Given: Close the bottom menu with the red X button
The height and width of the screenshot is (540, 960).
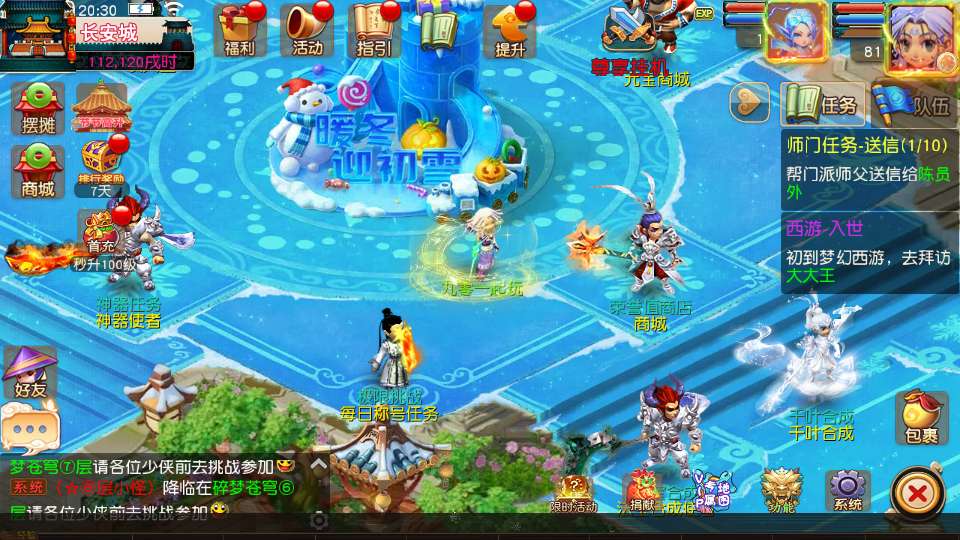Looking at the screenshot, I should tap(916, 492).
